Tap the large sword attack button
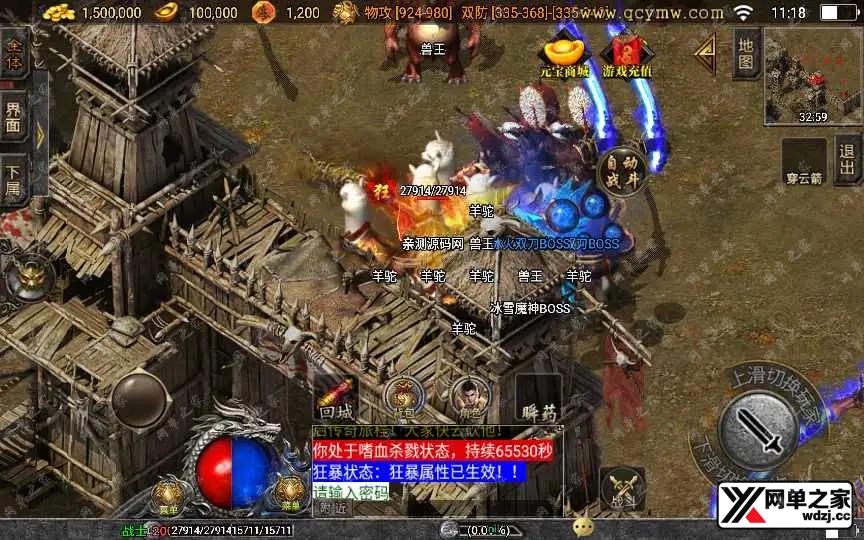864x540 pixels. (x=759, y=430)
